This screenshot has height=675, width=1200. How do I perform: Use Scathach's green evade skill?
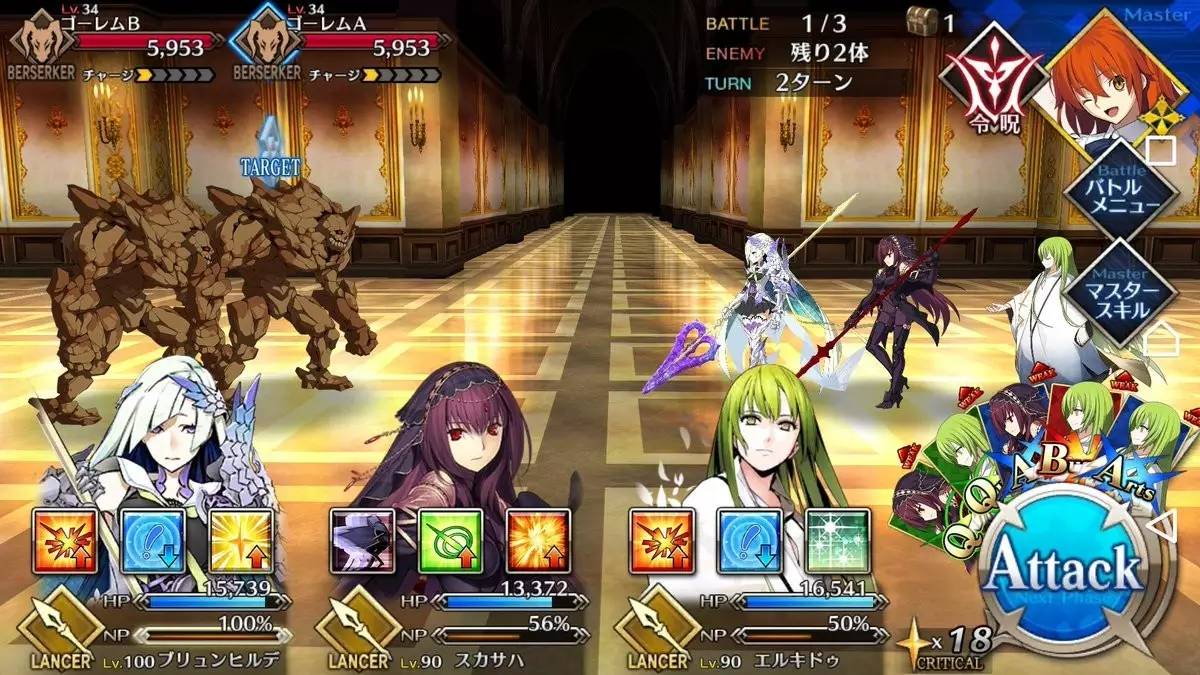coord(450,541)
